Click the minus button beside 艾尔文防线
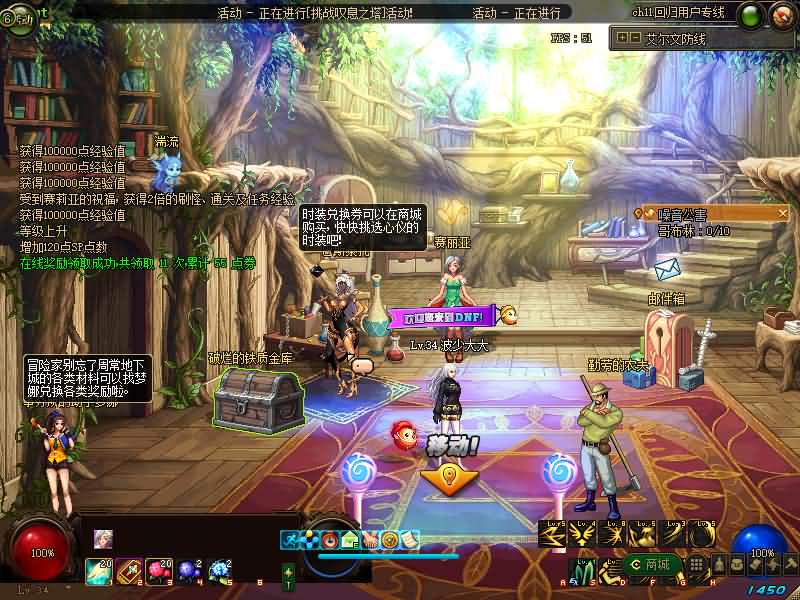Image resolution: width=800 pixels, height=600 pixels. 635,38
